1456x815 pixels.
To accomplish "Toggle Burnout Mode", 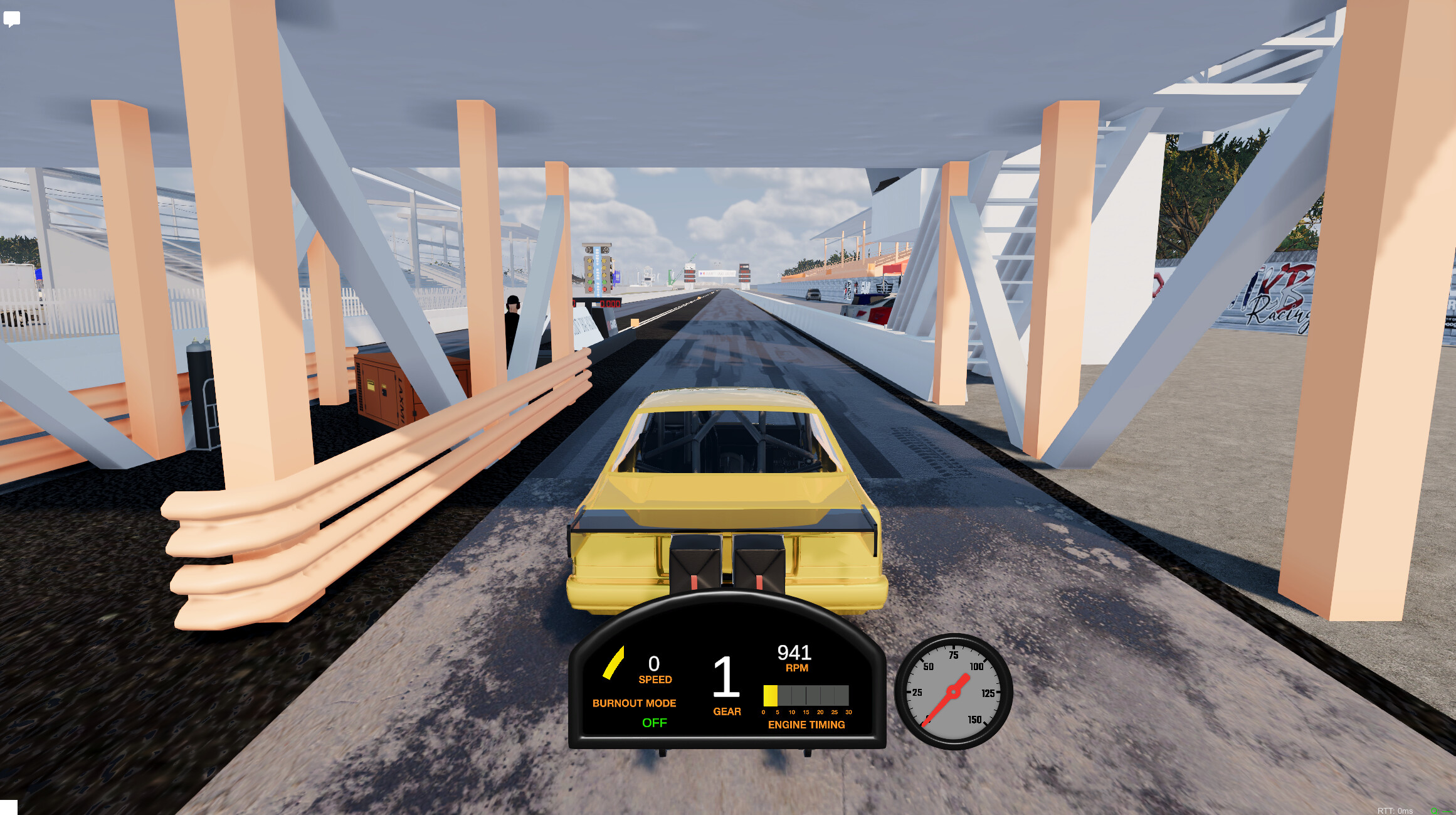I will (x=635, y=703).
